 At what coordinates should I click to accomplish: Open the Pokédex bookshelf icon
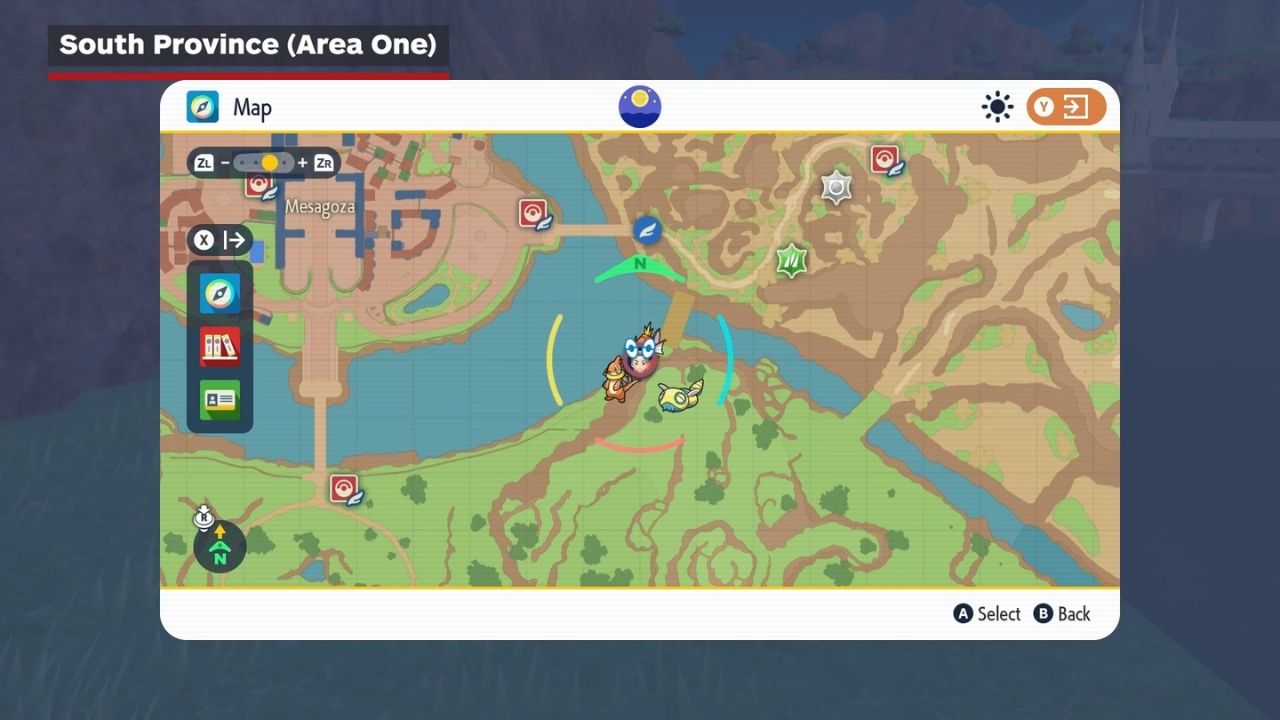[220, 346]
